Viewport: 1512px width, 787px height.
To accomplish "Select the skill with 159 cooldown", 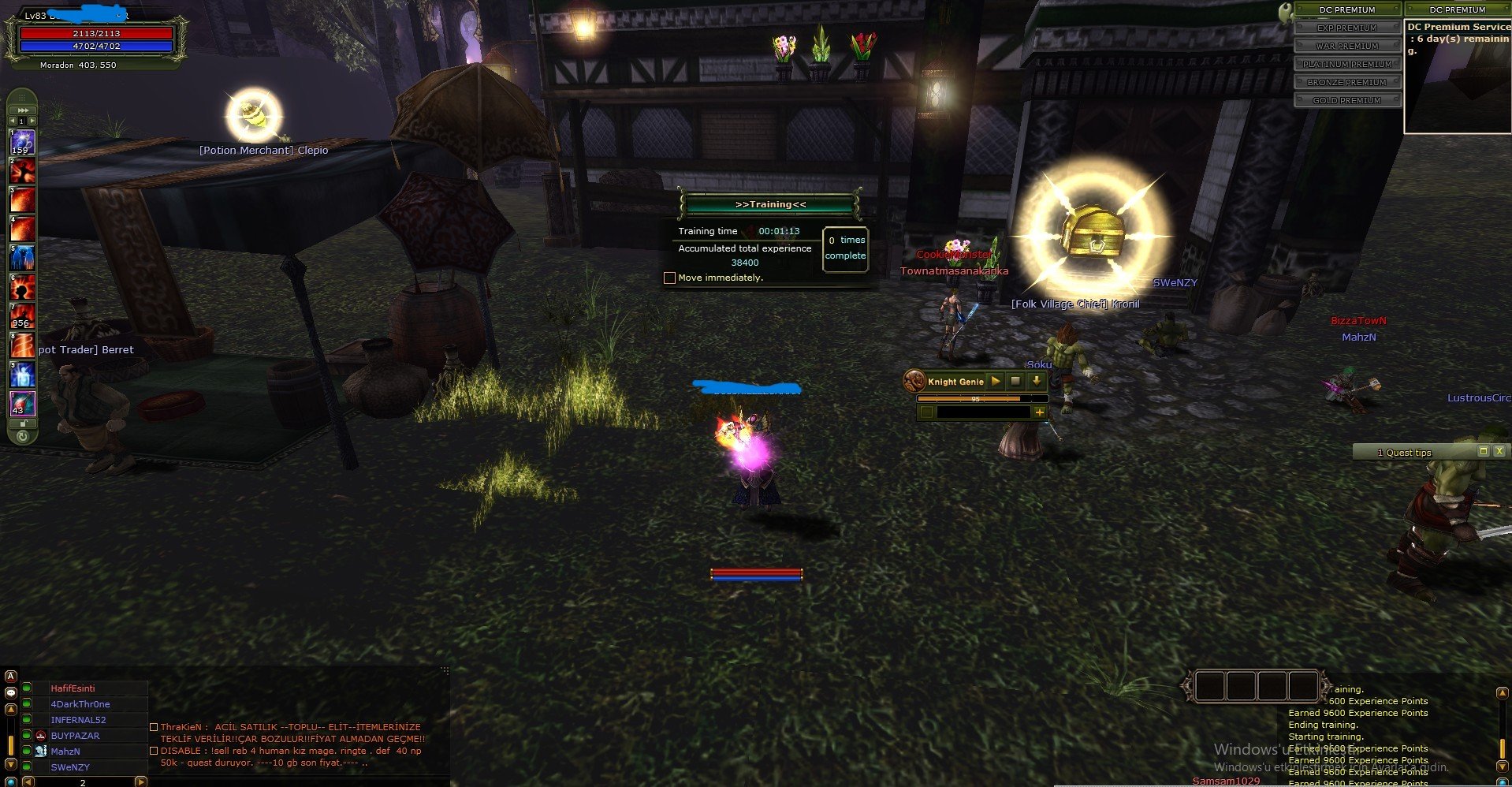I will (21, 143).
